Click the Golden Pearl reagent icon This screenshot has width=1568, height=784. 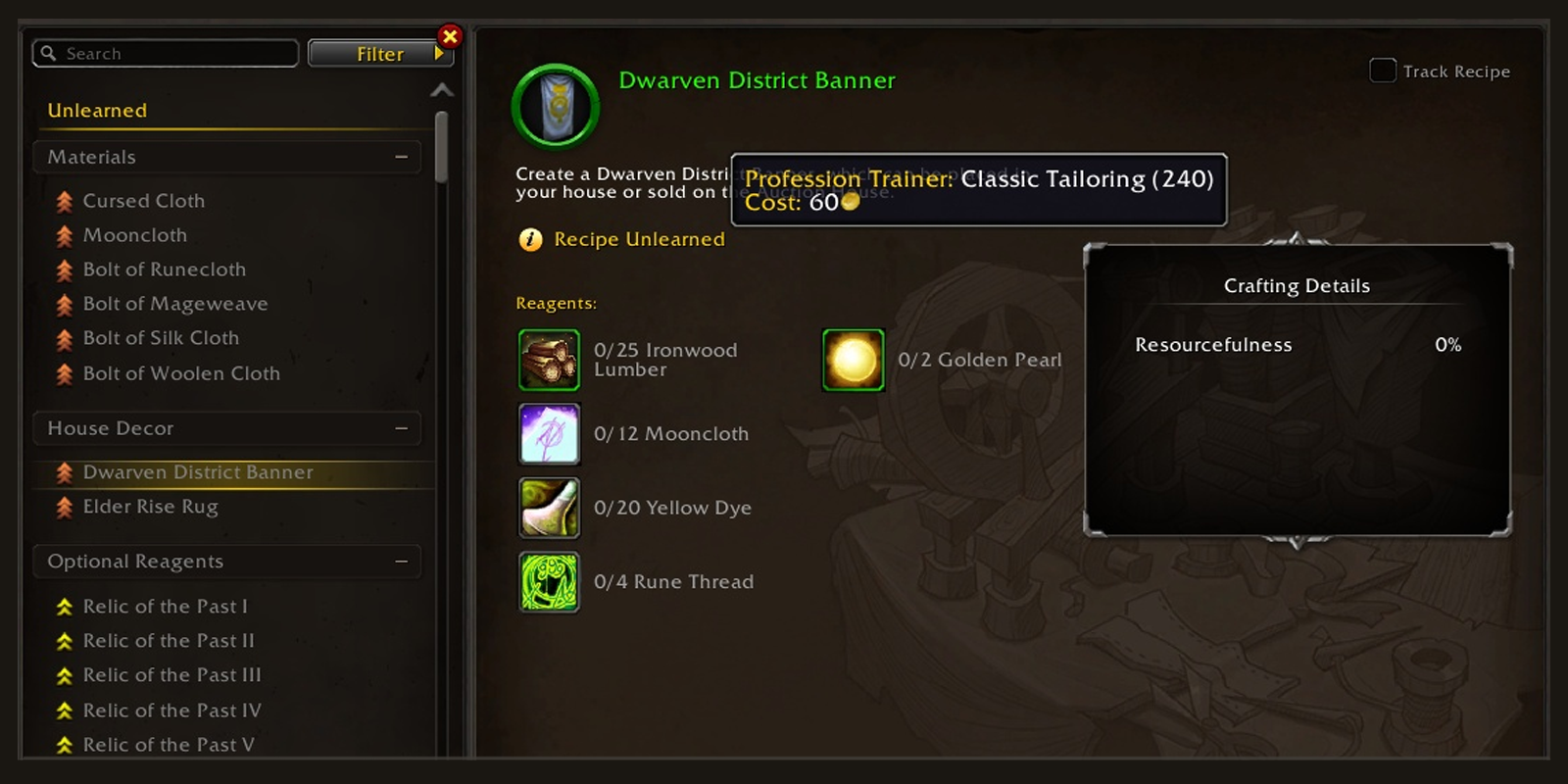(x=853, y=360)
